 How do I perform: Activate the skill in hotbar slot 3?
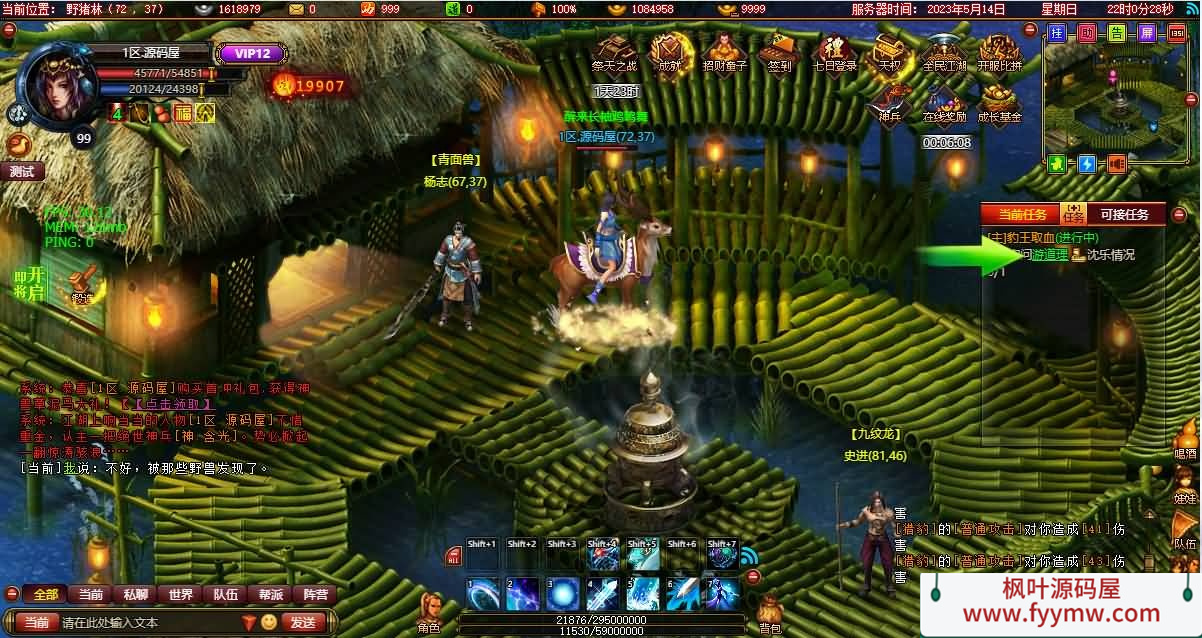pyautogui.click(x=562, y=594)
